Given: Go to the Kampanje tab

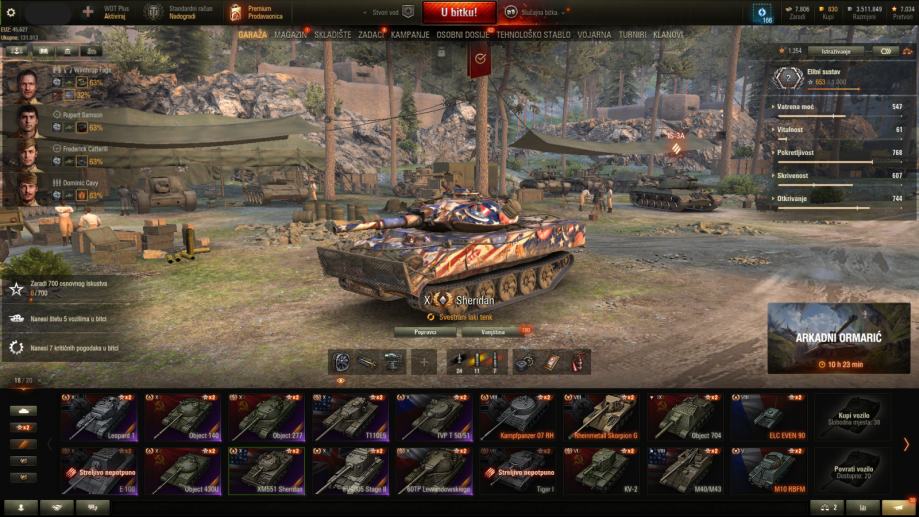Looking at the screenshot, I should coord(410,34).
